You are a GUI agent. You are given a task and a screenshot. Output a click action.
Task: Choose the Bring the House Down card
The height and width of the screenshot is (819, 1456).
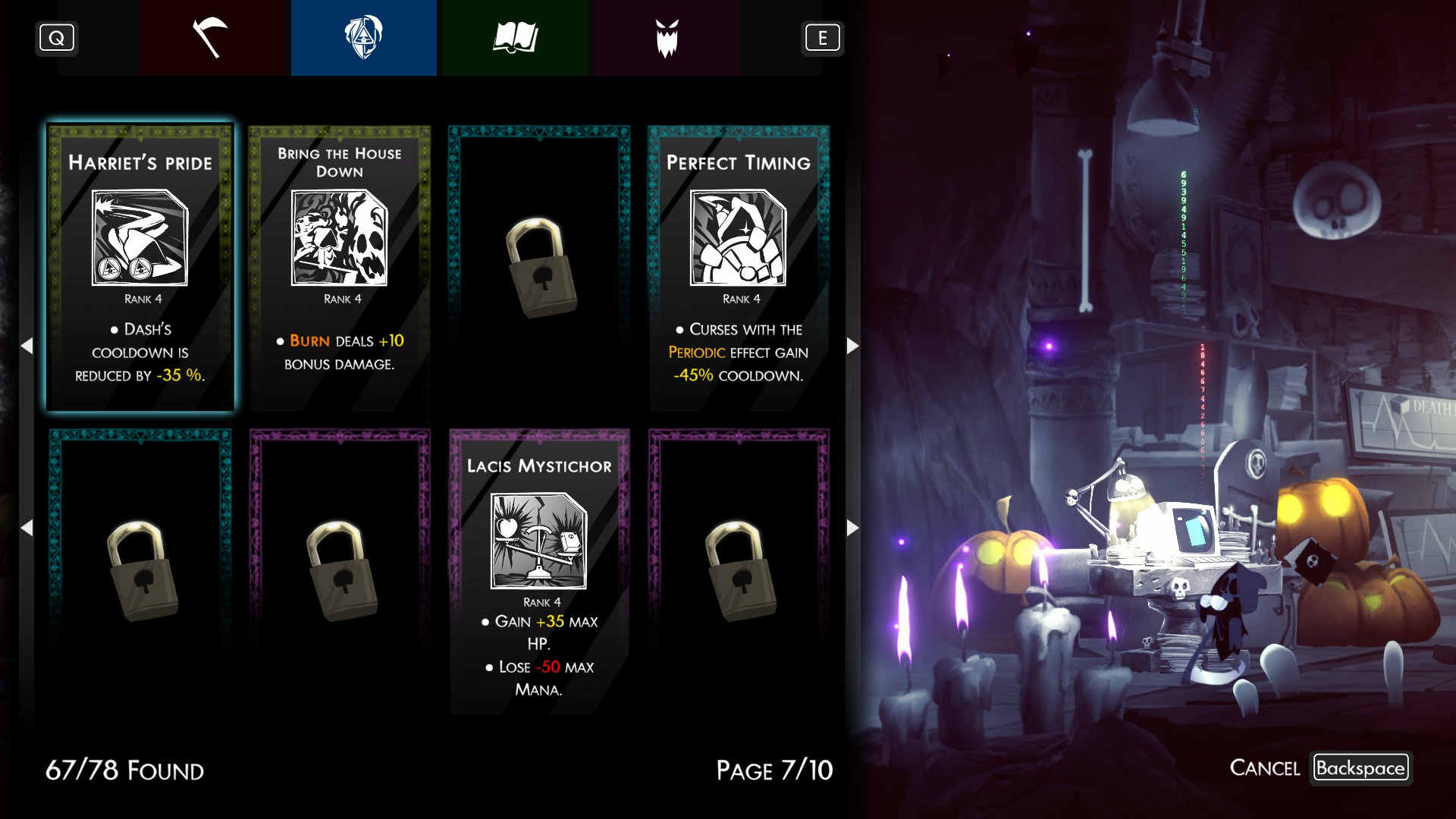point(340,268)
